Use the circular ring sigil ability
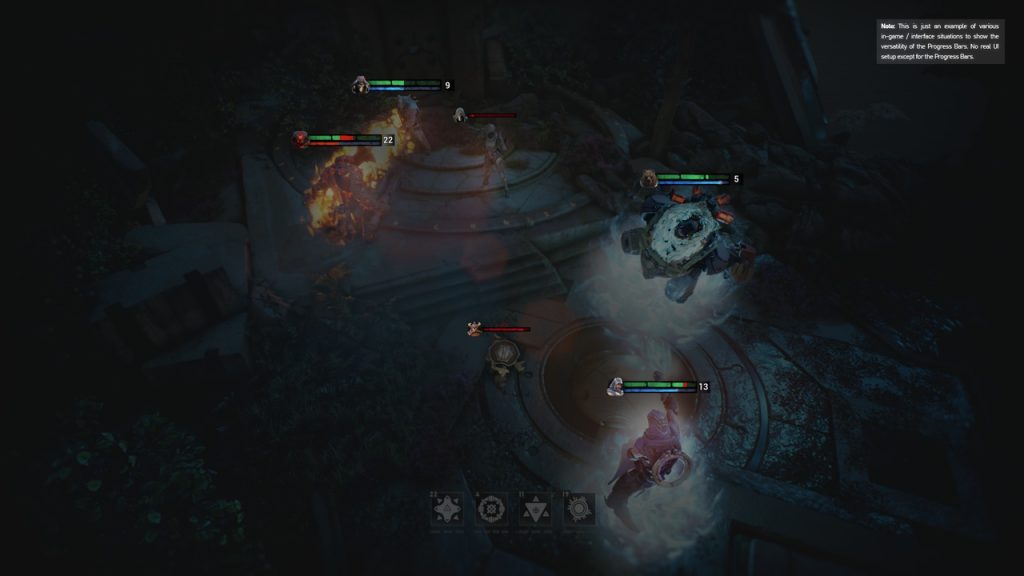 (490, 509)
